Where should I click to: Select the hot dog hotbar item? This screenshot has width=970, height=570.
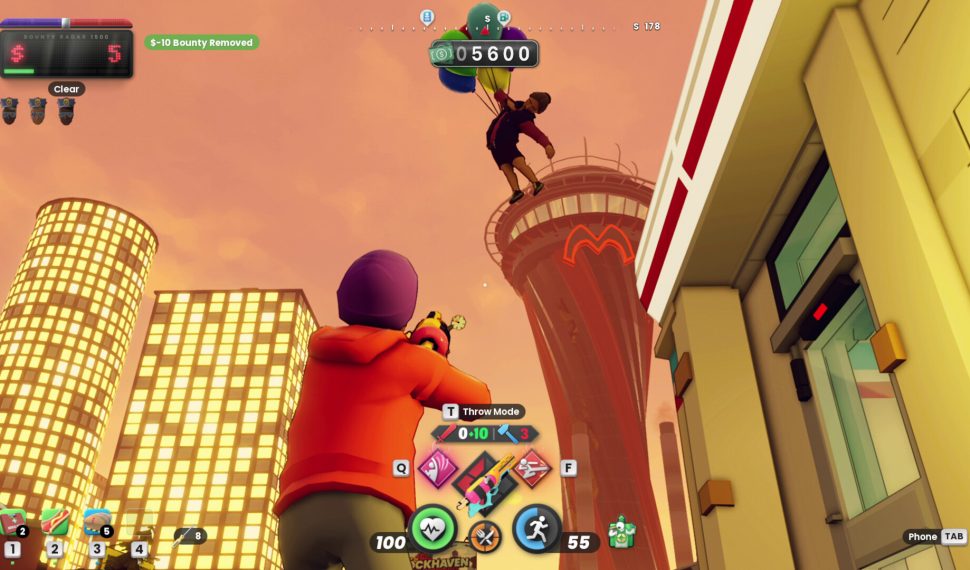(x=55, y=523)
